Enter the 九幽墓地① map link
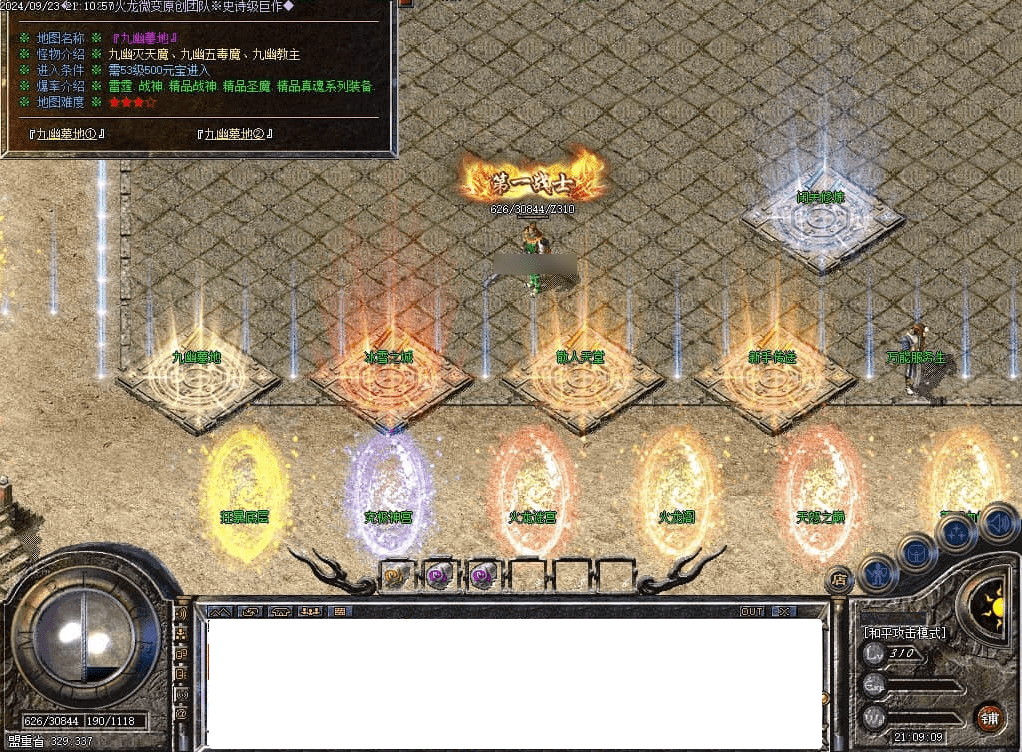 click(x=68, y=133)
